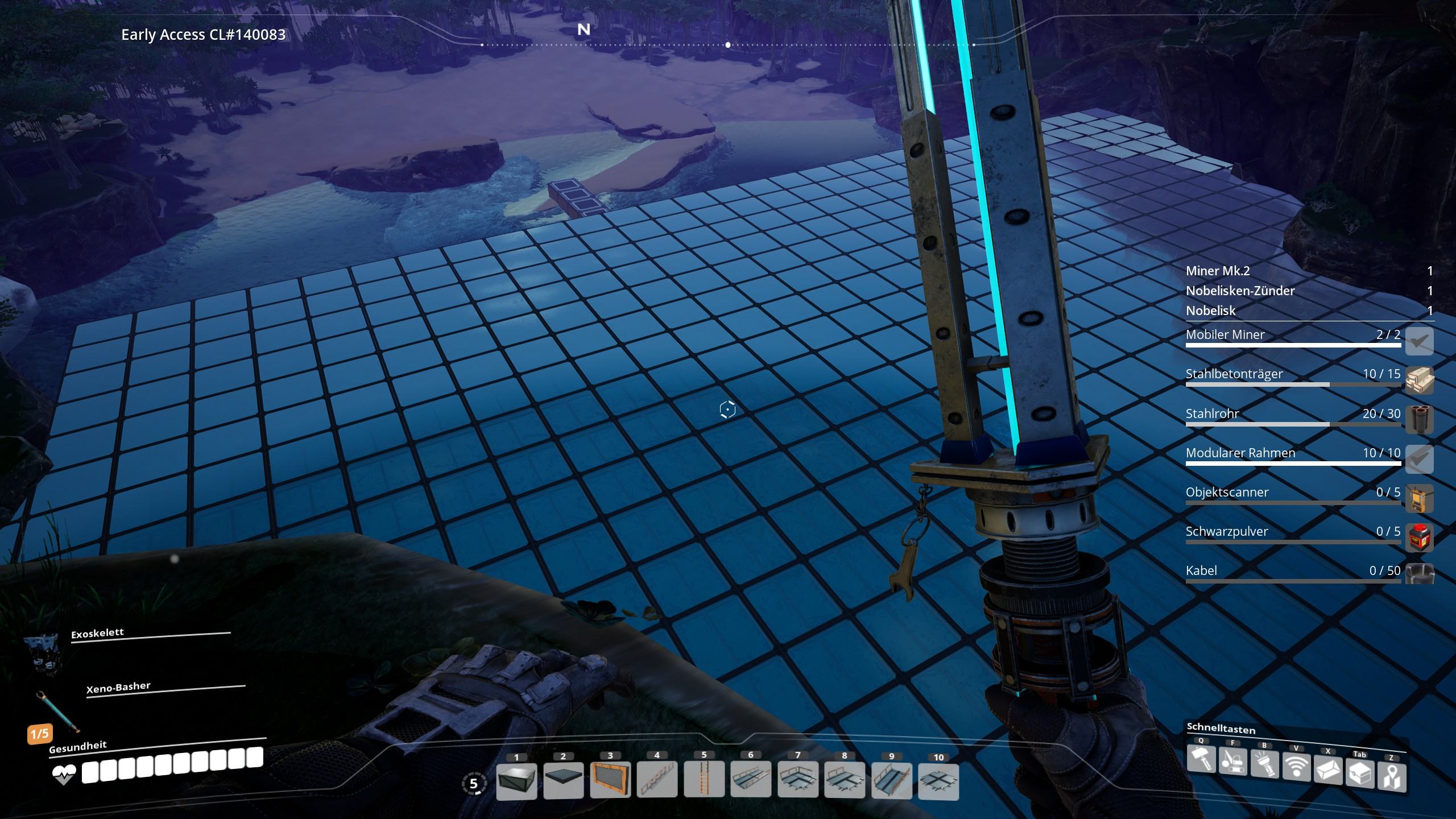The height and width of the screenshot is (819, 1456).
Task: Select the L-shaped walkway corner slot
Action: pos(798,780)
